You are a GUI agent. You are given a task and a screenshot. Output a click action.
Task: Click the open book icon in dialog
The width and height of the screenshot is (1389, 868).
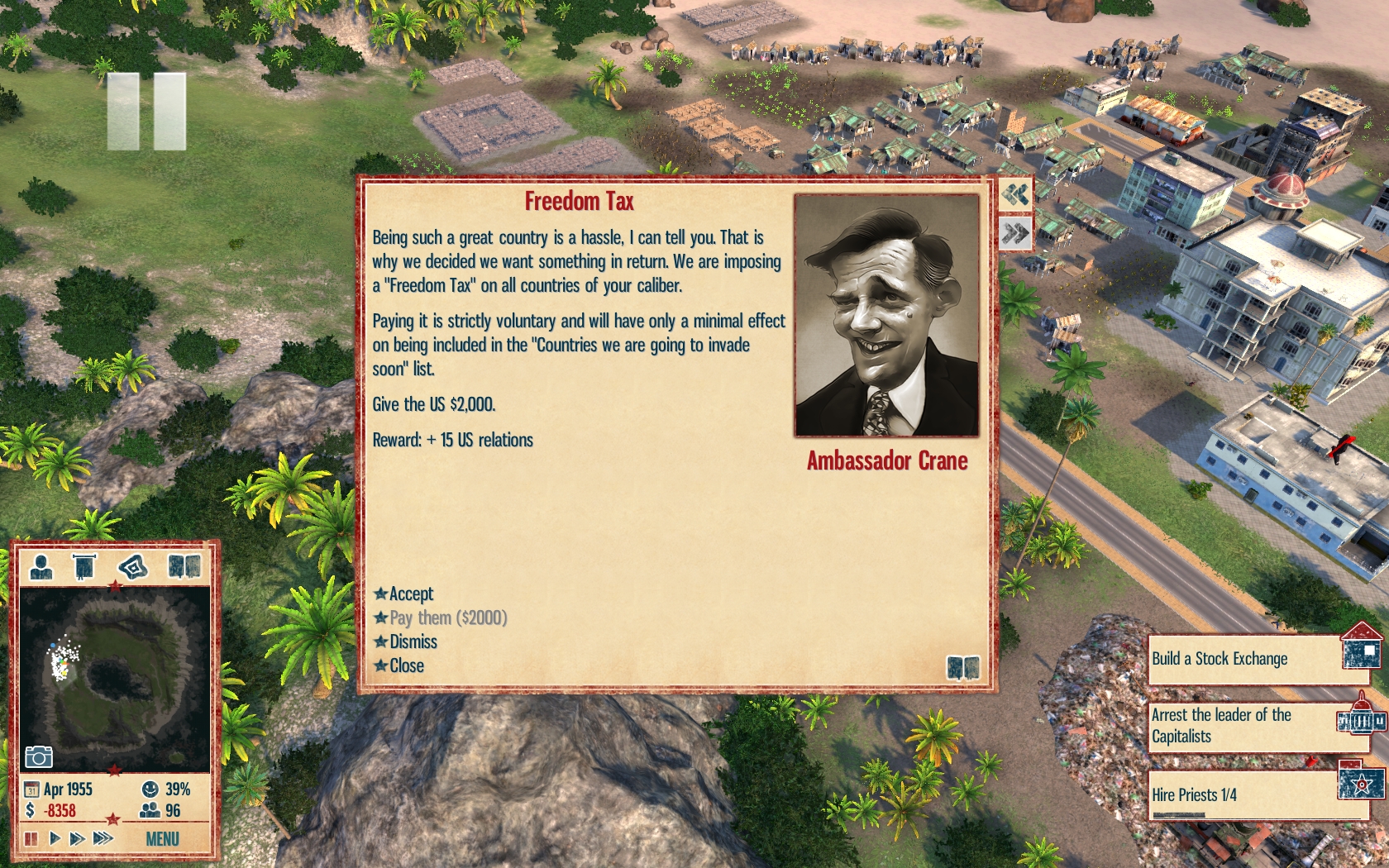(962, 667)
